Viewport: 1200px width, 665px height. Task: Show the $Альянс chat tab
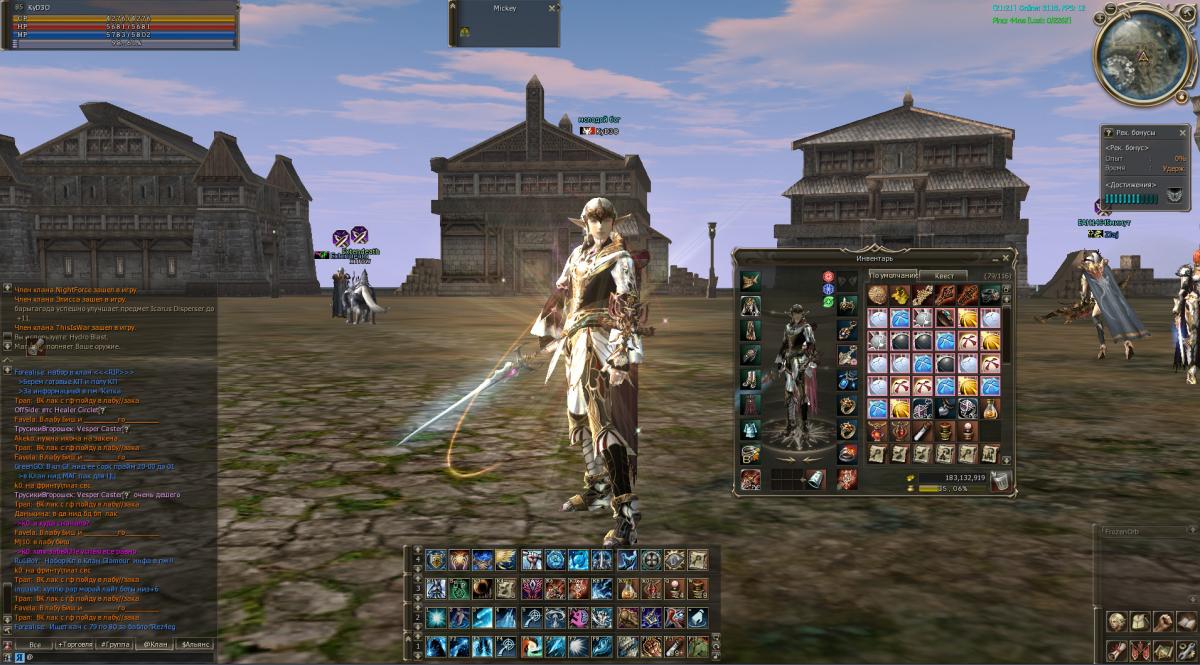193,645
